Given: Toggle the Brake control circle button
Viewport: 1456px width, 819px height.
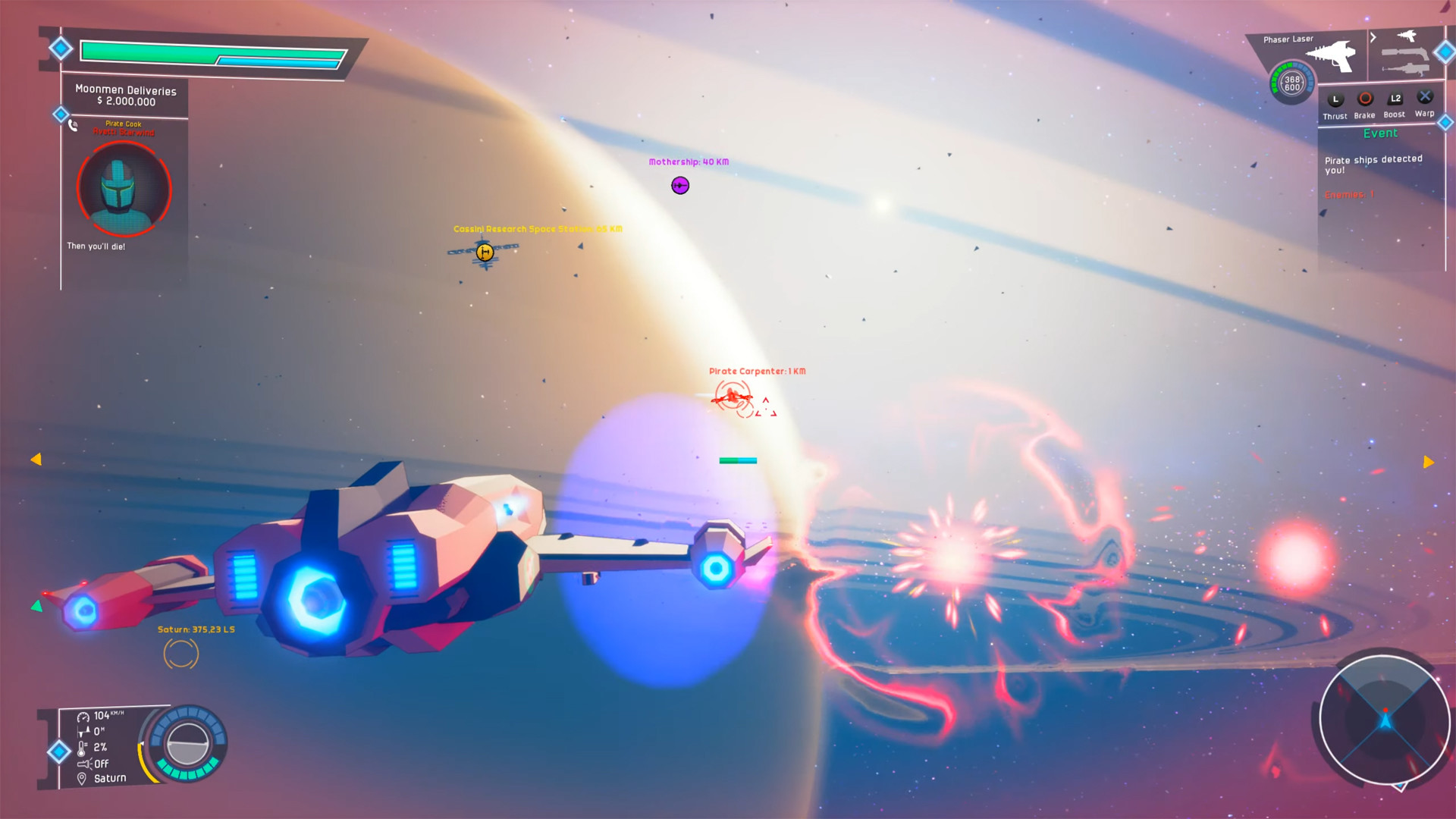Looking at the screenshot, I should [1365, 98].
